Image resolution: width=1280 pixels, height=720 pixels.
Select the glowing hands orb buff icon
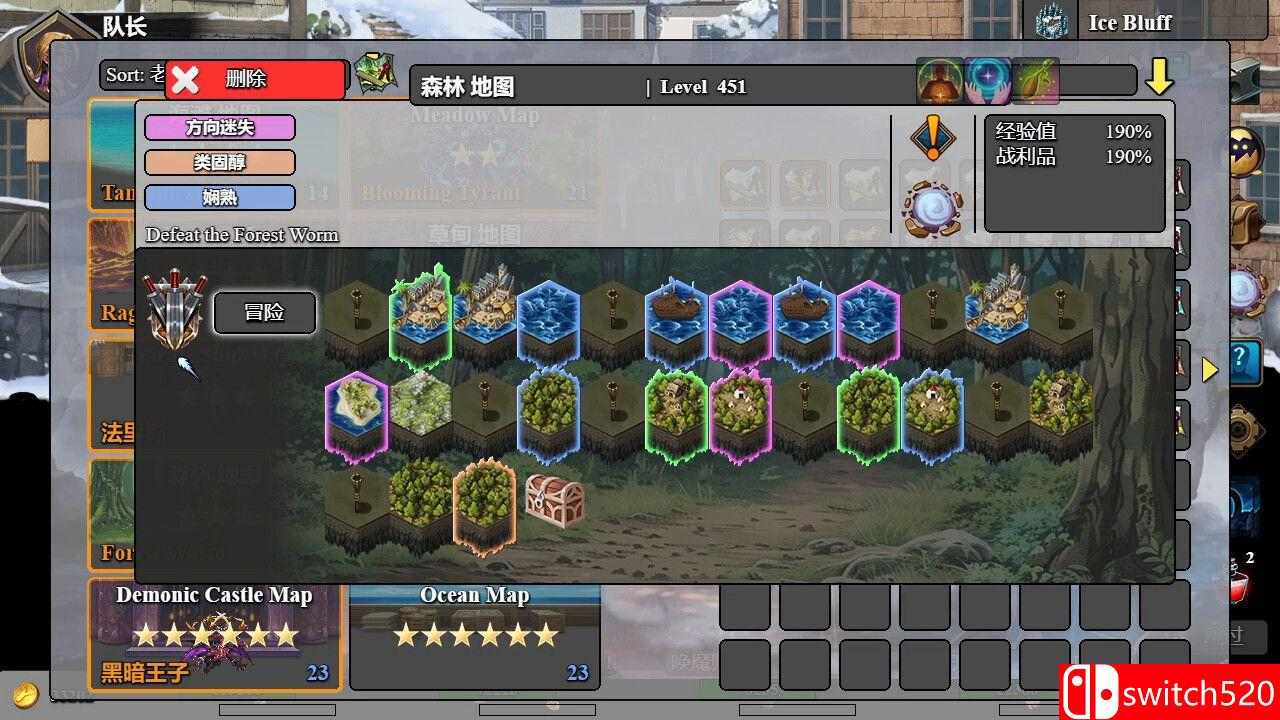(x=988, y=82)
